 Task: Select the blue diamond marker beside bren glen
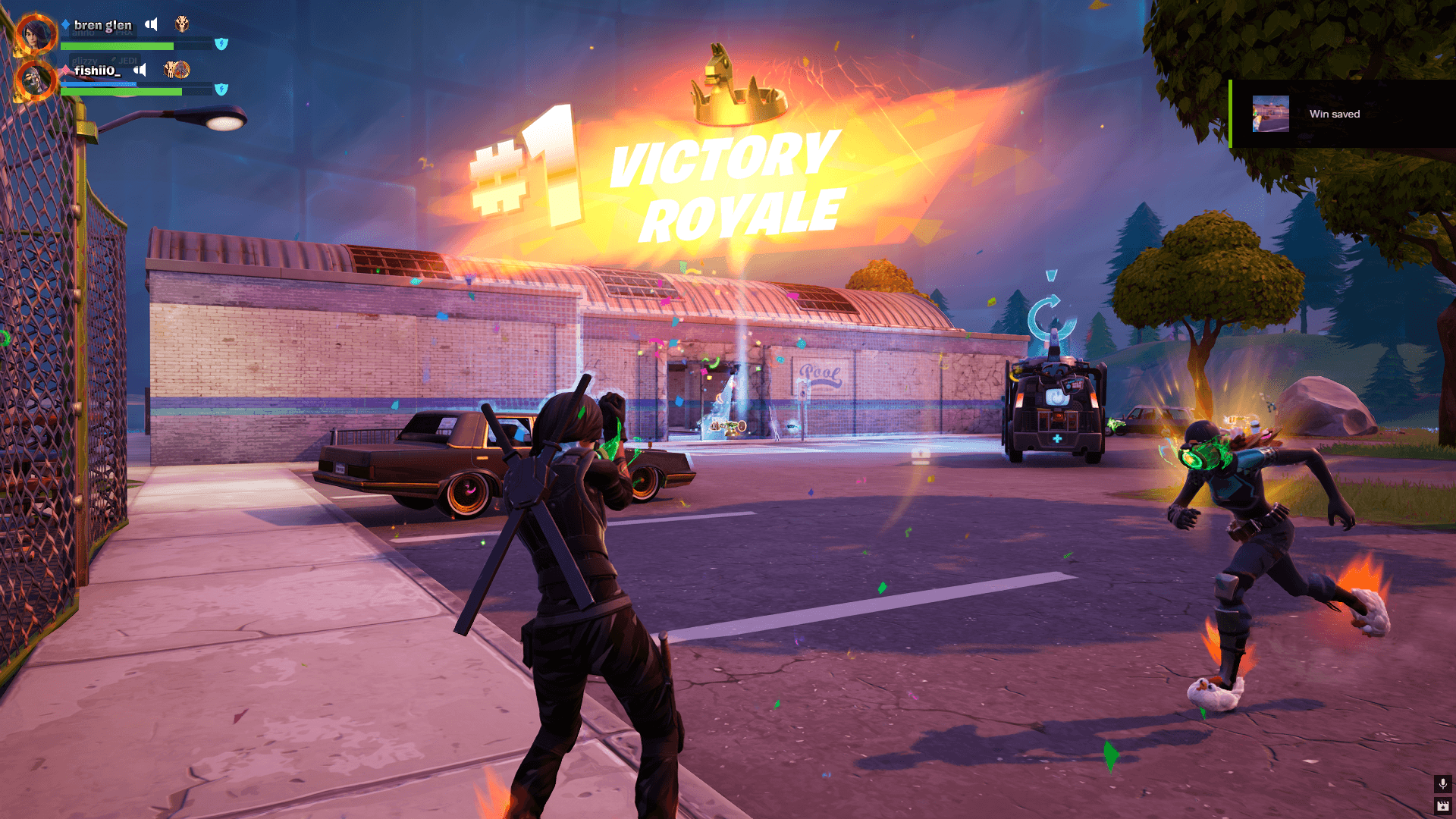click(x=65, y=24)
